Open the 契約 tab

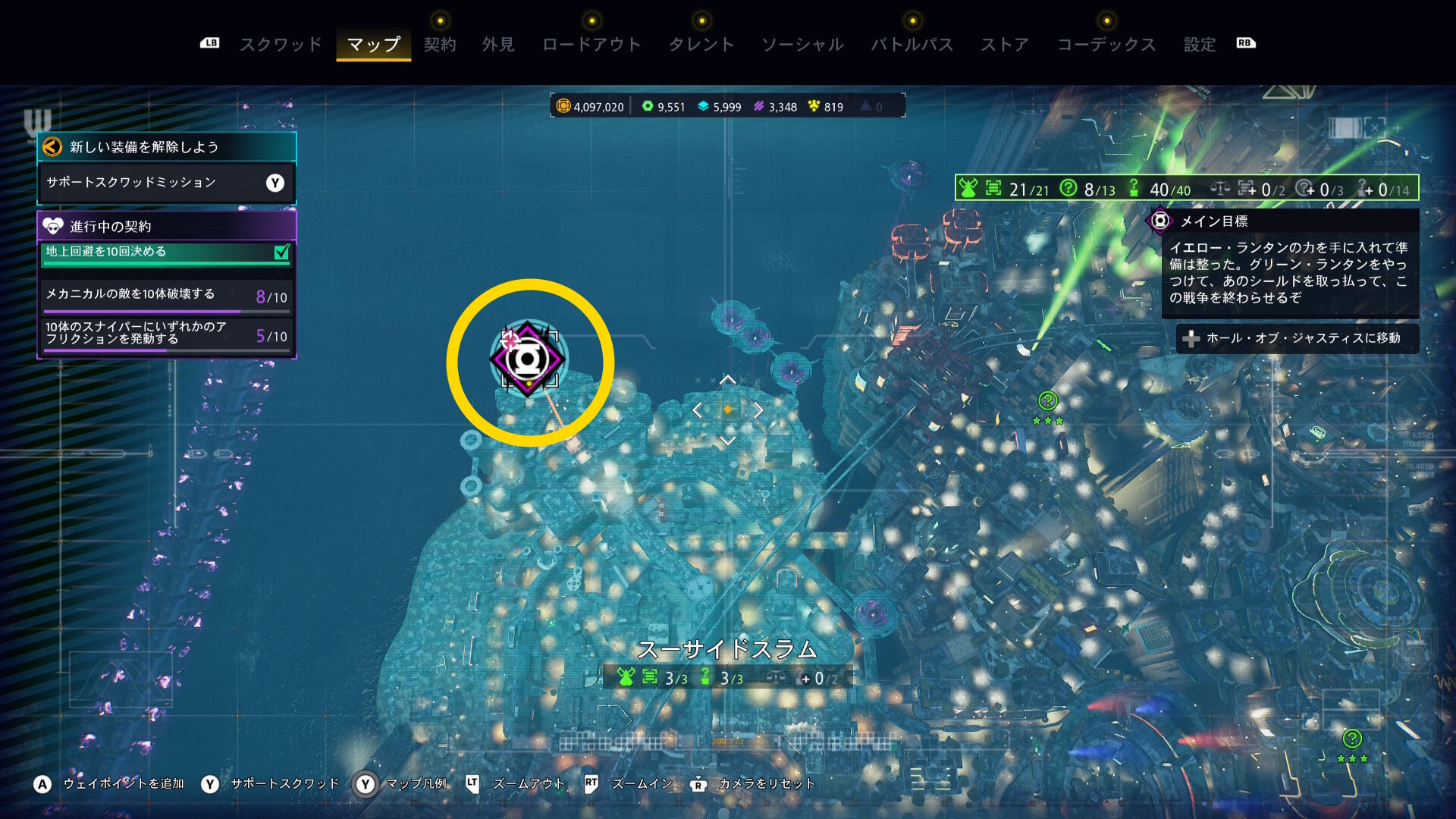tap(440, 45)
